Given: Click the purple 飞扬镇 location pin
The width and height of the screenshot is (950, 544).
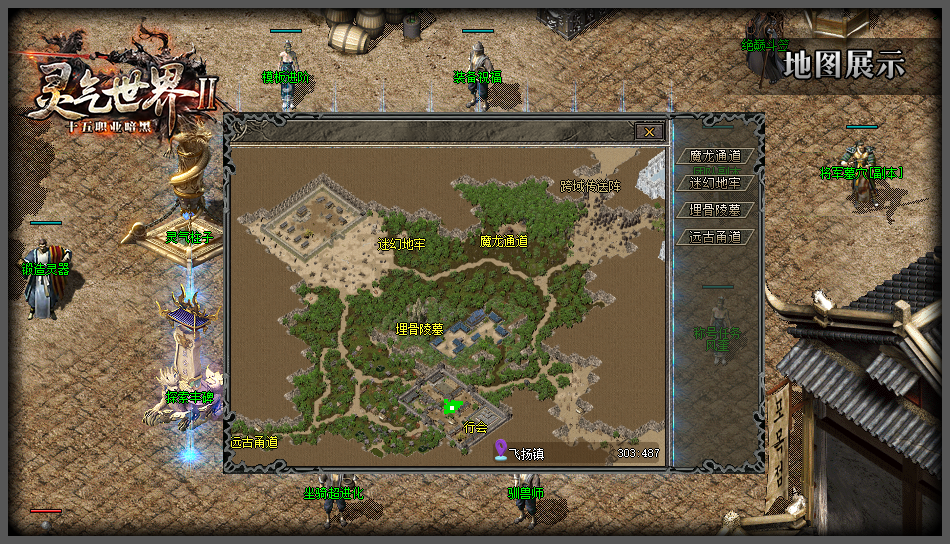Looking at the screenshot, I should click(501, 452).
